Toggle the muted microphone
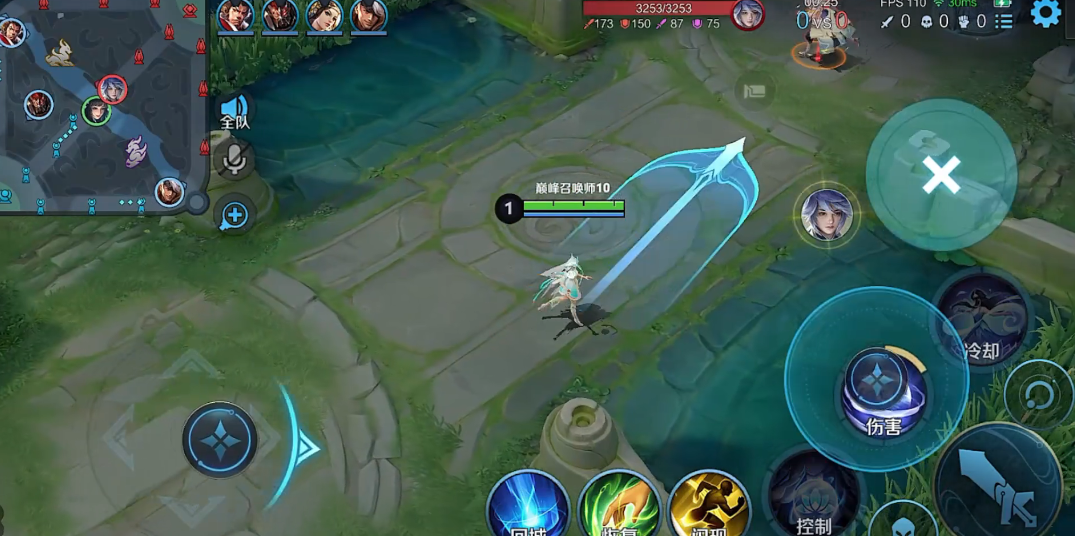 coord(234,159)
